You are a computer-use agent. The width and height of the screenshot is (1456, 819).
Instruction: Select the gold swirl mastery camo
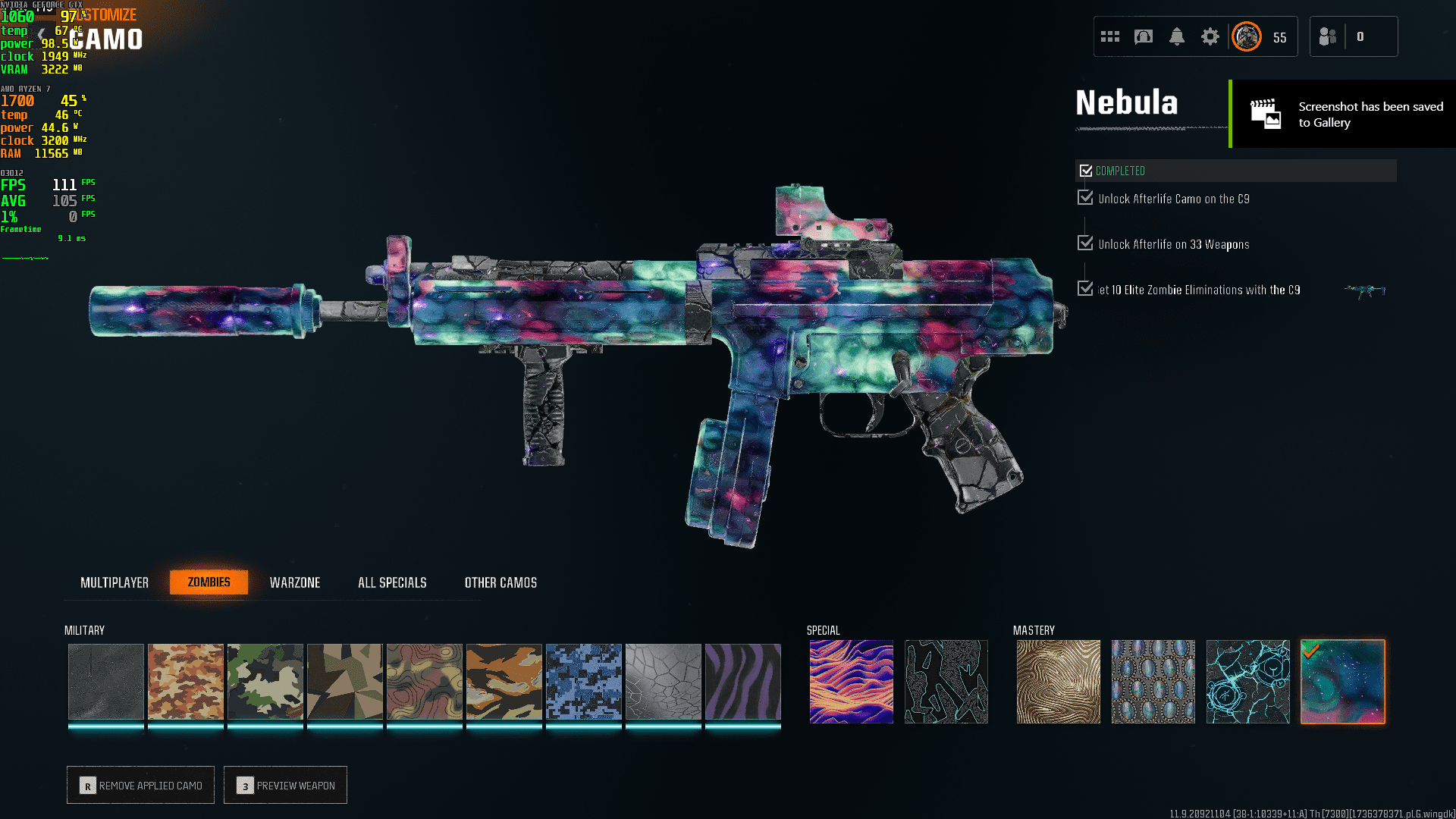click(x=1058, y=681)
